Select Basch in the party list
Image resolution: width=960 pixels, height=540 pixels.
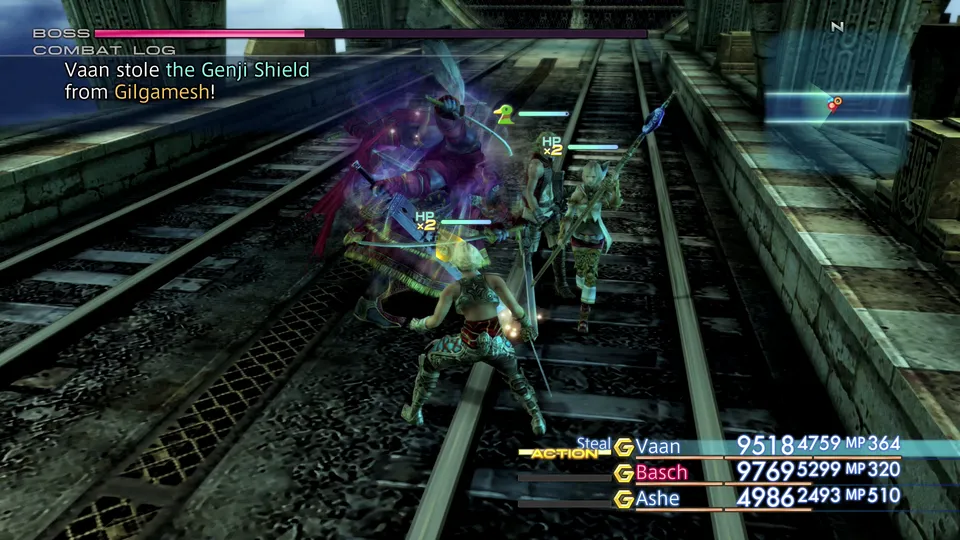click(x=662, y=472)
